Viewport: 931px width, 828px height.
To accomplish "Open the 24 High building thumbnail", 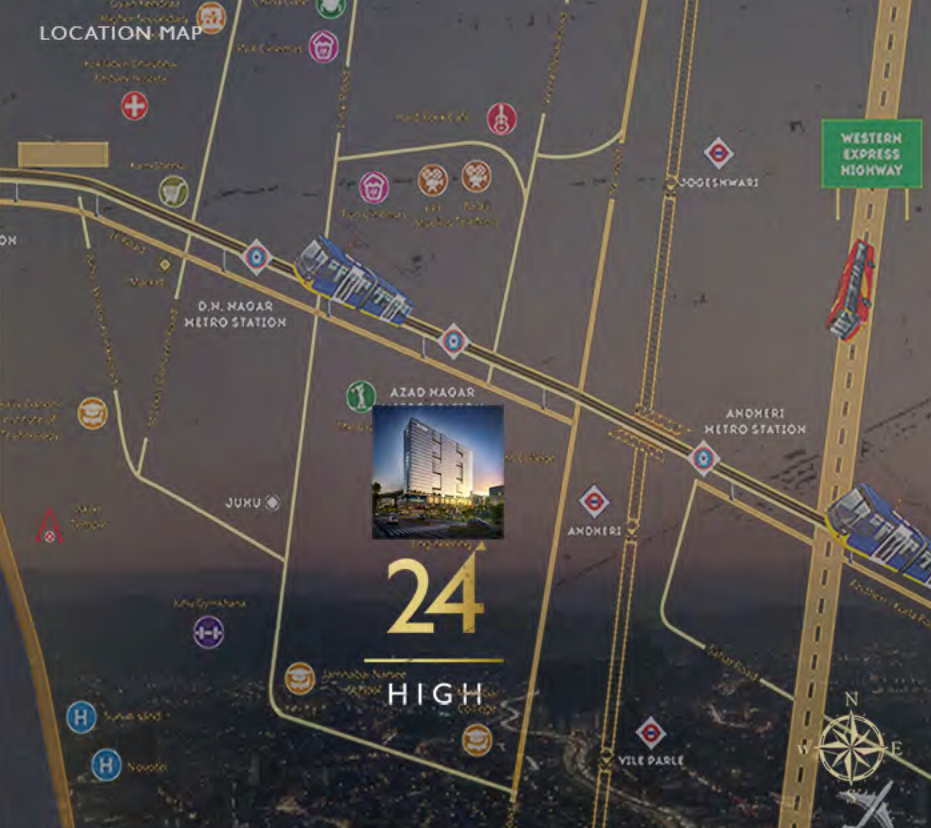I will point(437,472).
